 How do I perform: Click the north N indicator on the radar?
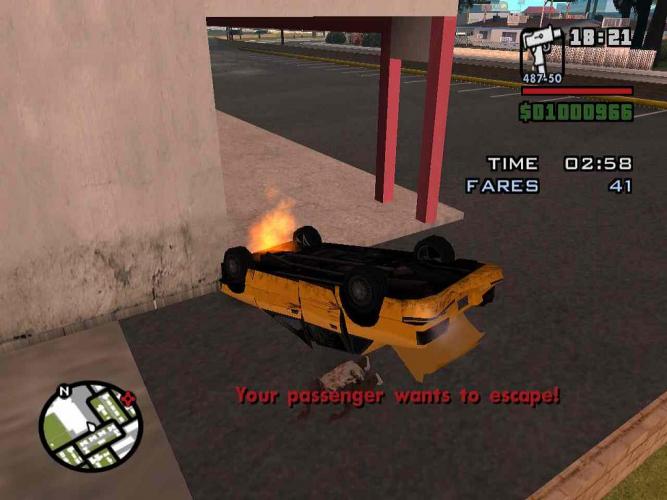click(65, 391)
